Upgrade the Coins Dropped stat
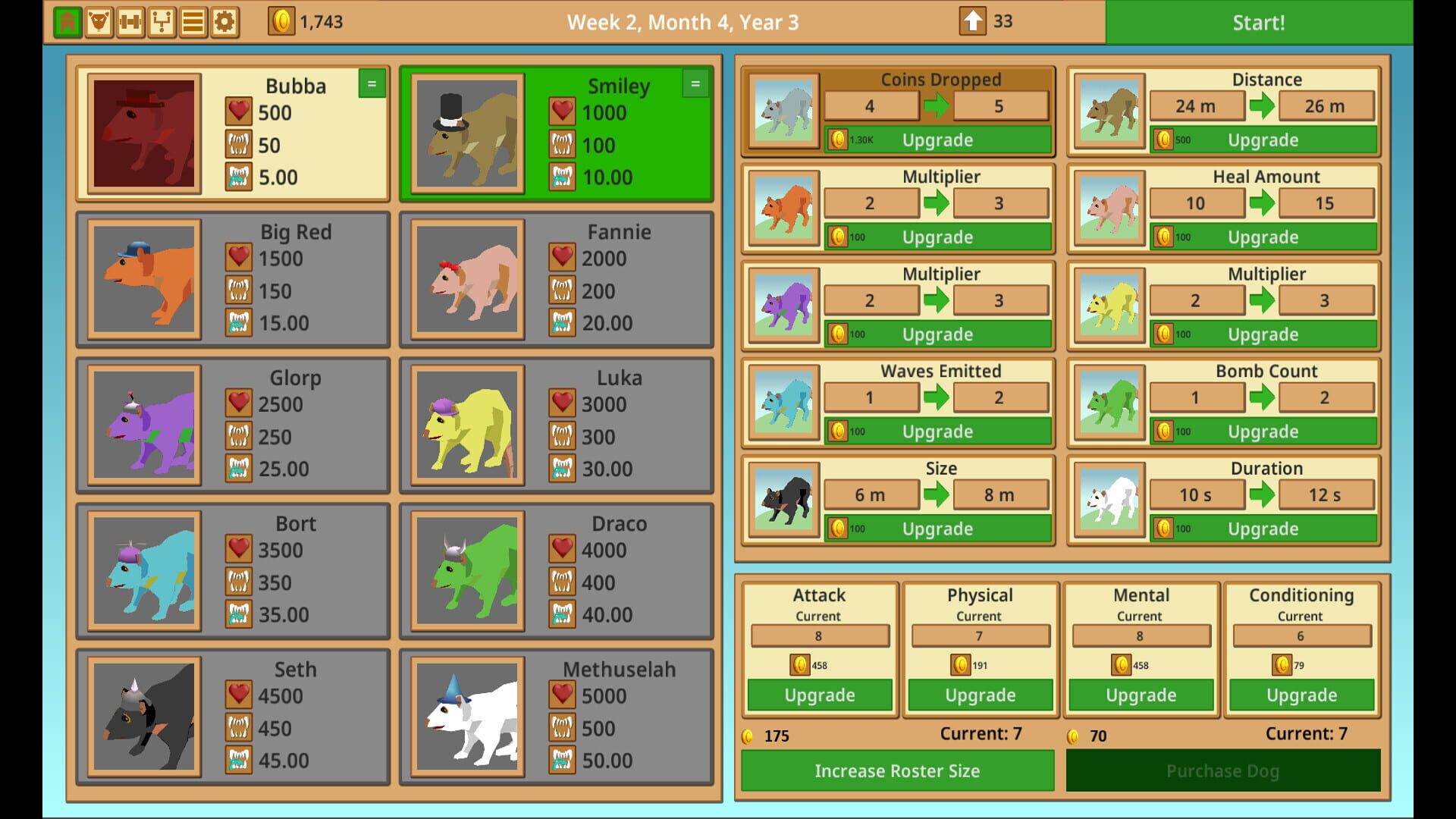This screenshot has width=1456, height=819. click(x=937, y=140)
